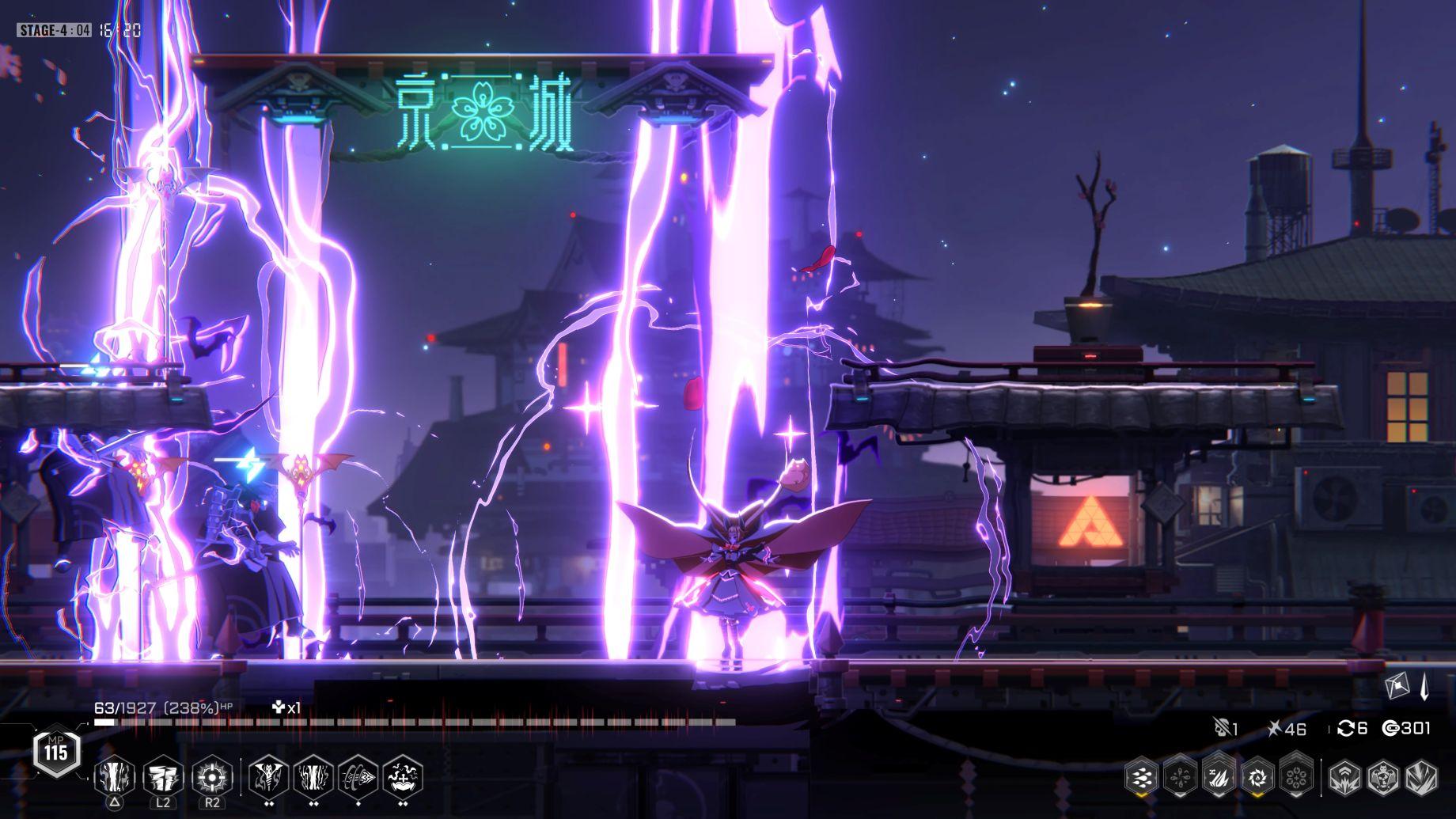Image resolution: width=1456 pixels, height=819 pixels.
Task: Select the winged staff skill icon
Action: (269, 777)
